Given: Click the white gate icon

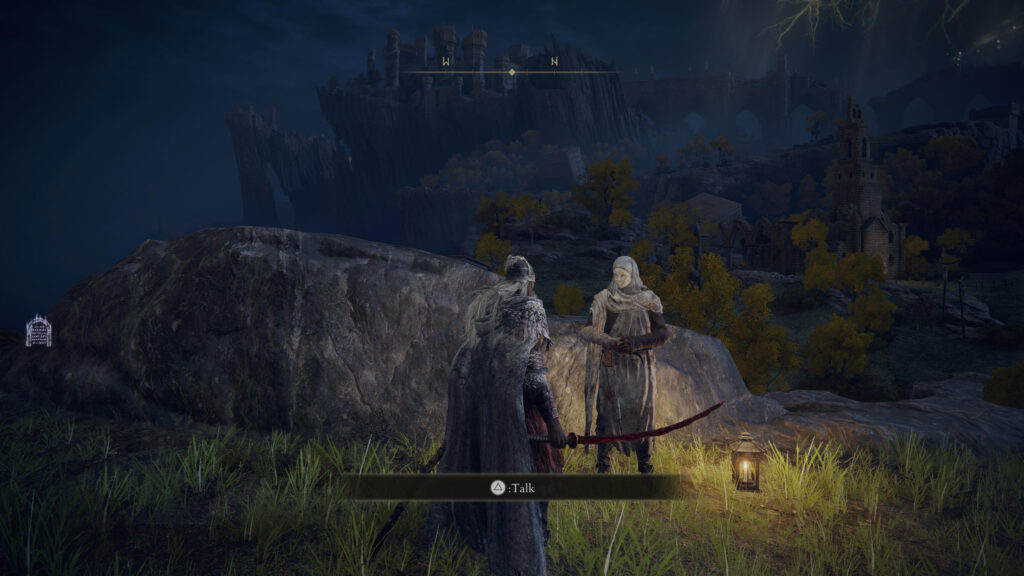Looking at the screenshot, I should (x=38, y=331).
